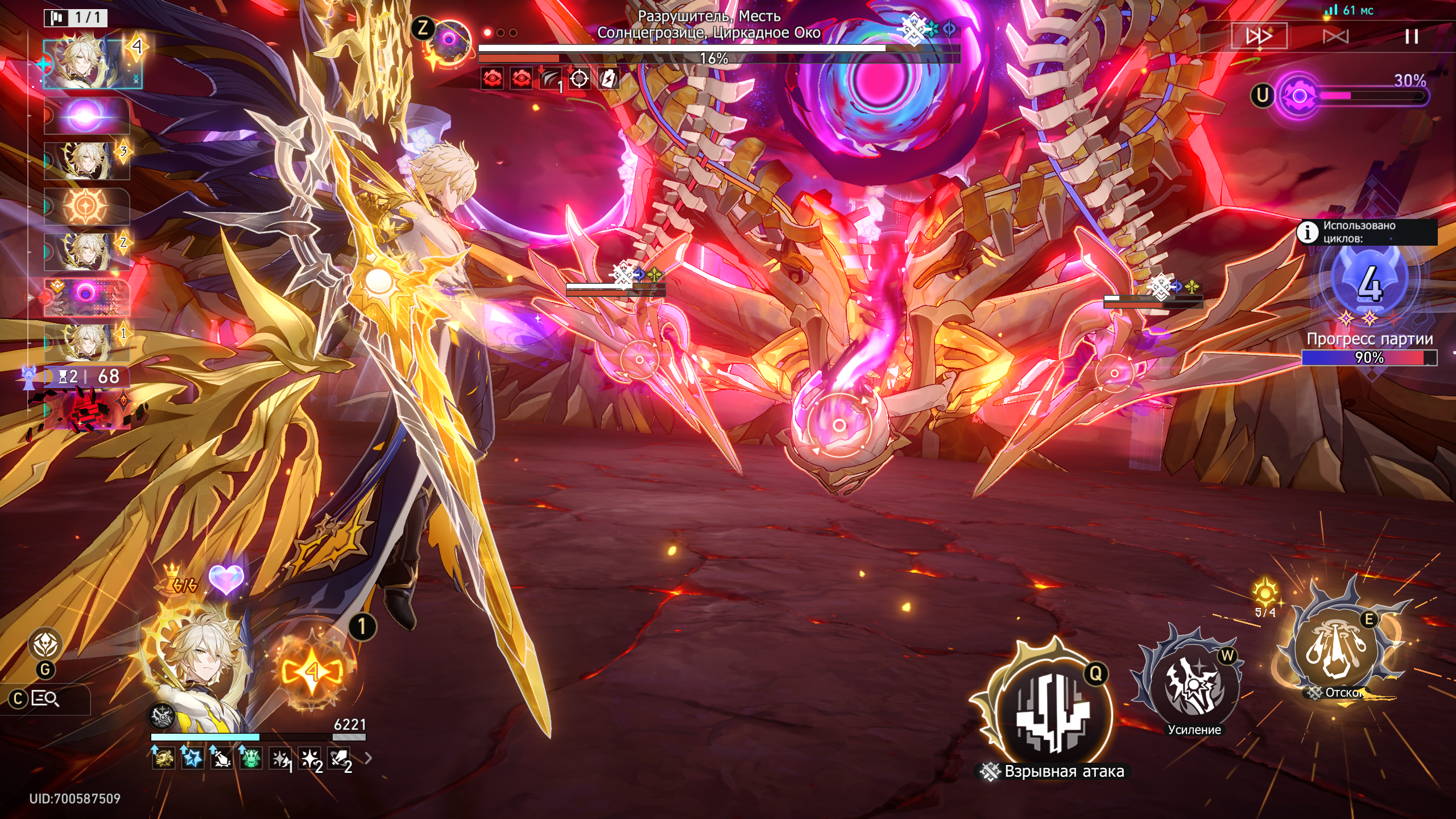This screenshot has width=1456, height=819.
Task: Open the purple gear gauge ability
Action: (1299, 96)
